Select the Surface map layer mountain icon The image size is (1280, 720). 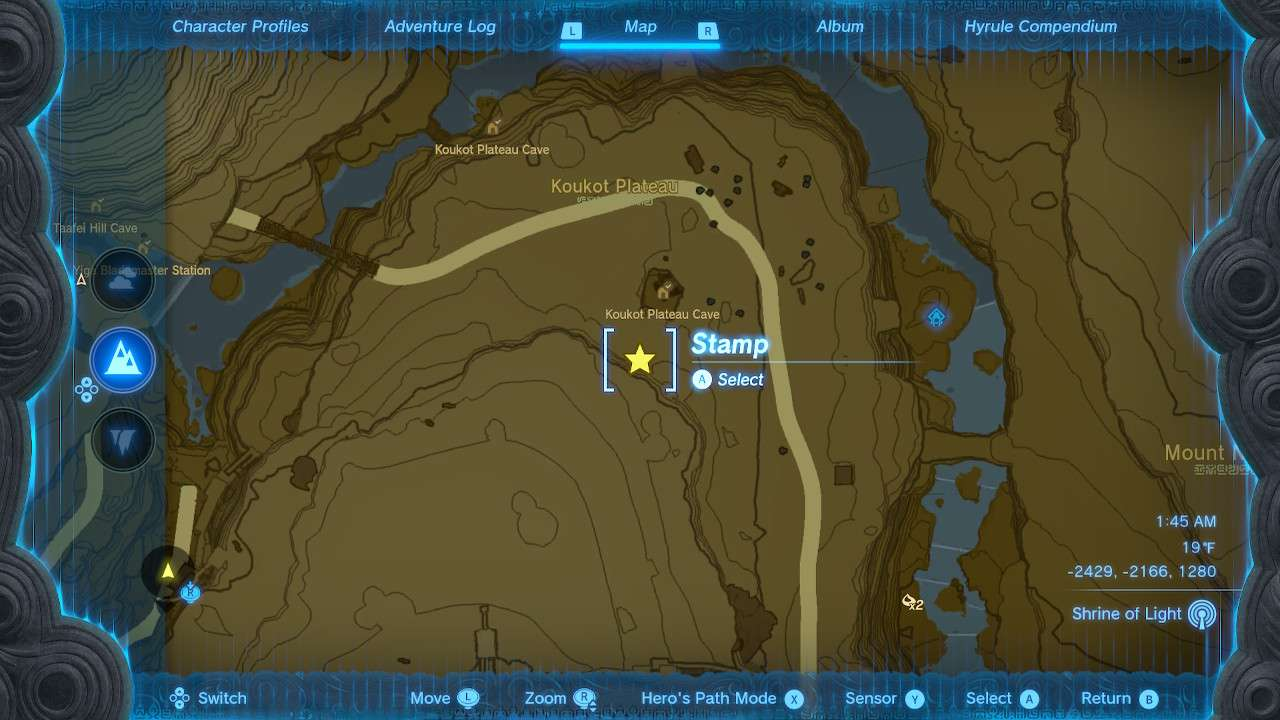(122, 361)
